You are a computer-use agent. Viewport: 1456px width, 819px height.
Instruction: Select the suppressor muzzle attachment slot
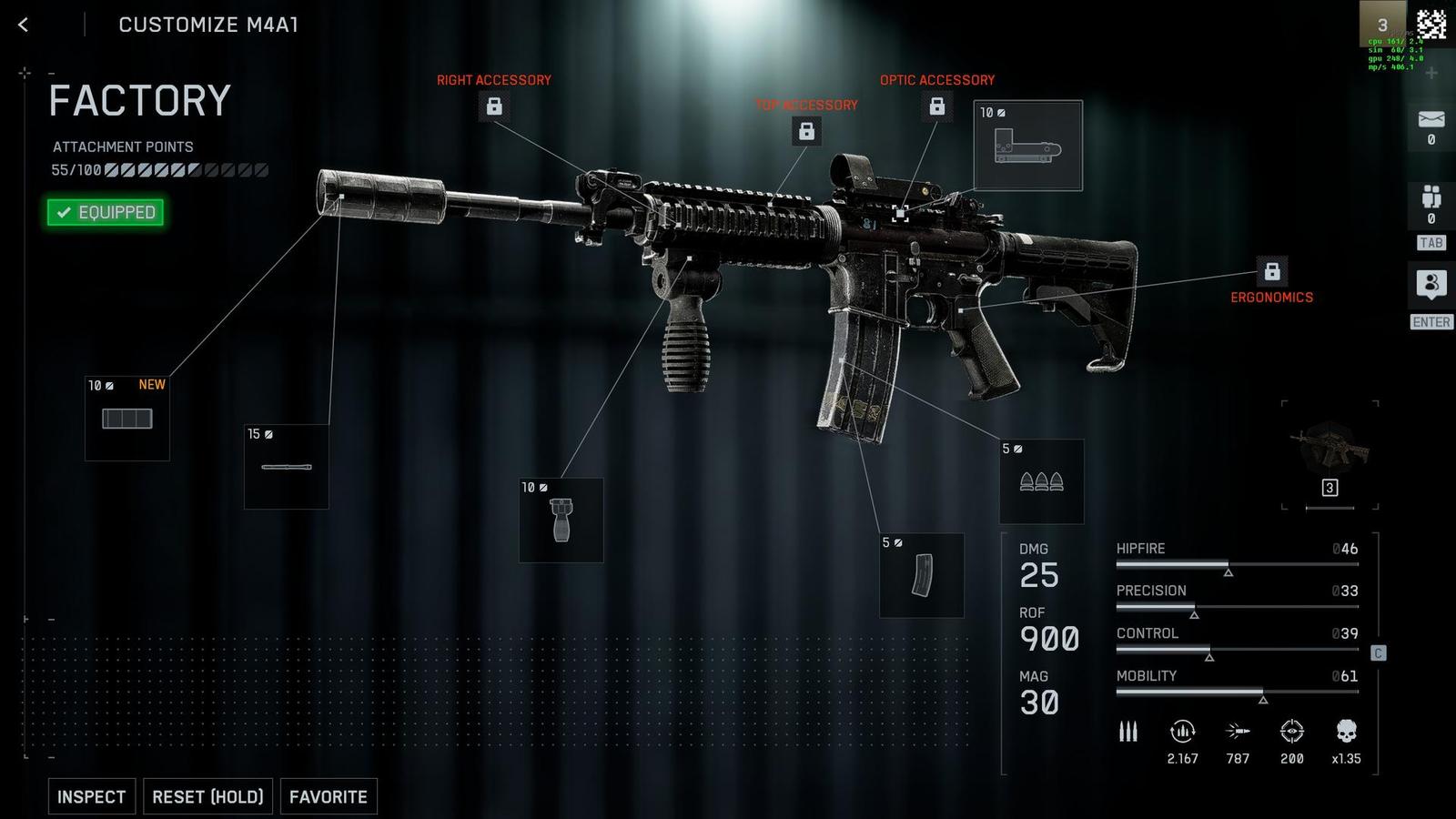[x=127, y=419]
